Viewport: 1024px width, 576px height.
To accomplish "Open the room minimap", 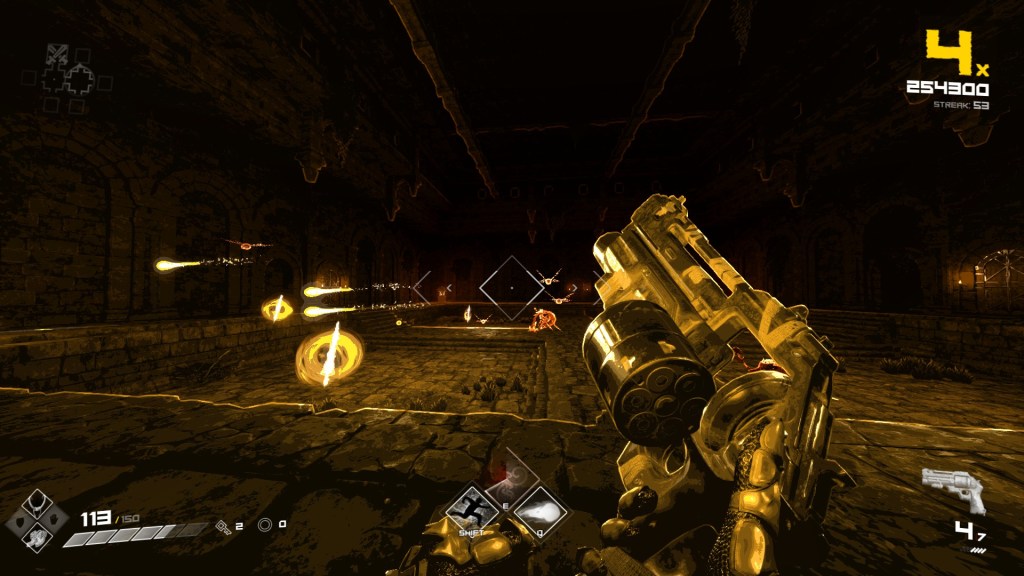I will [70, 78].
